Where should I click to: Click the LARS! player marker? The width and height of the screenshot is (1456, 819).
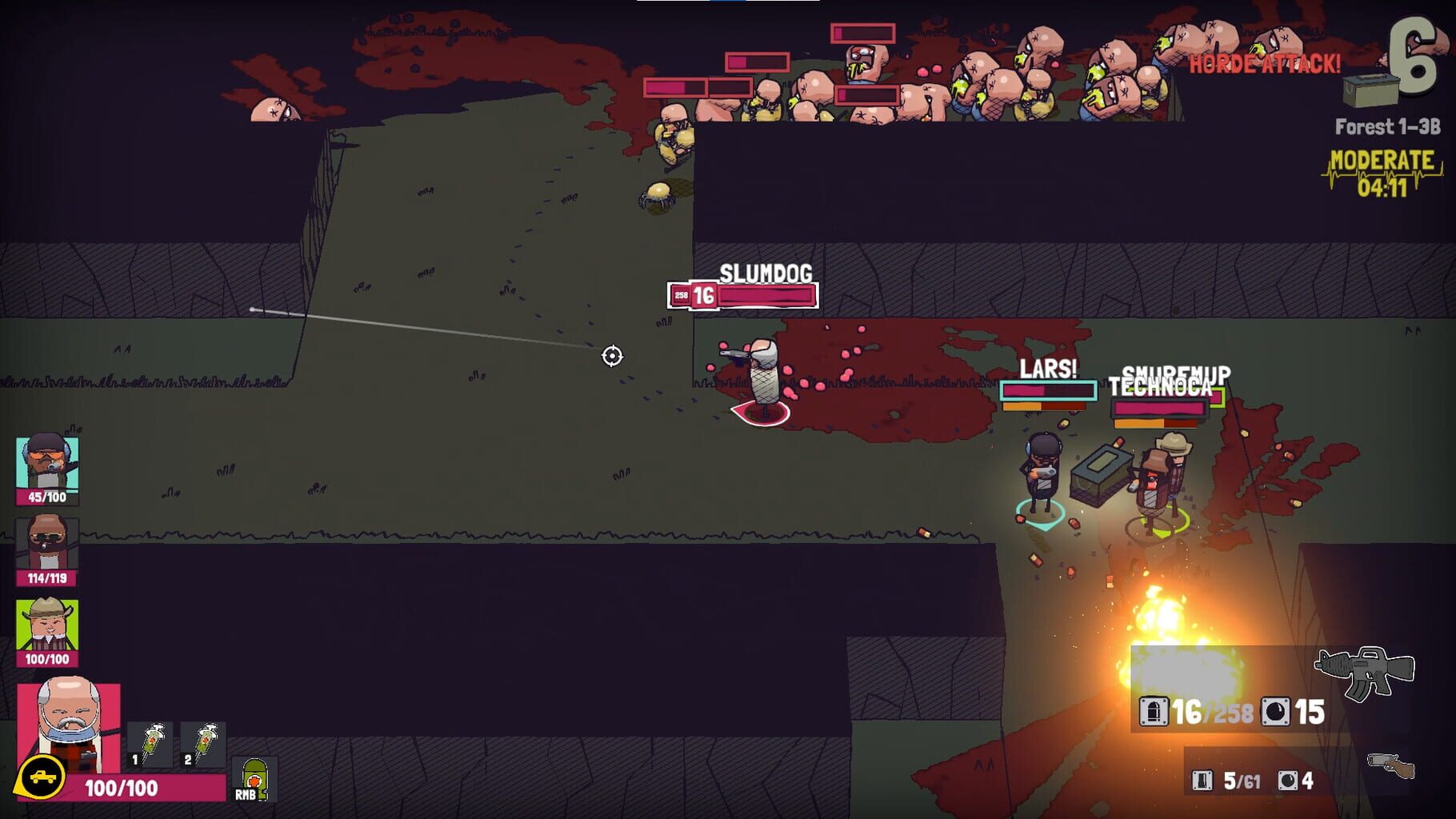coord(1048,370)
